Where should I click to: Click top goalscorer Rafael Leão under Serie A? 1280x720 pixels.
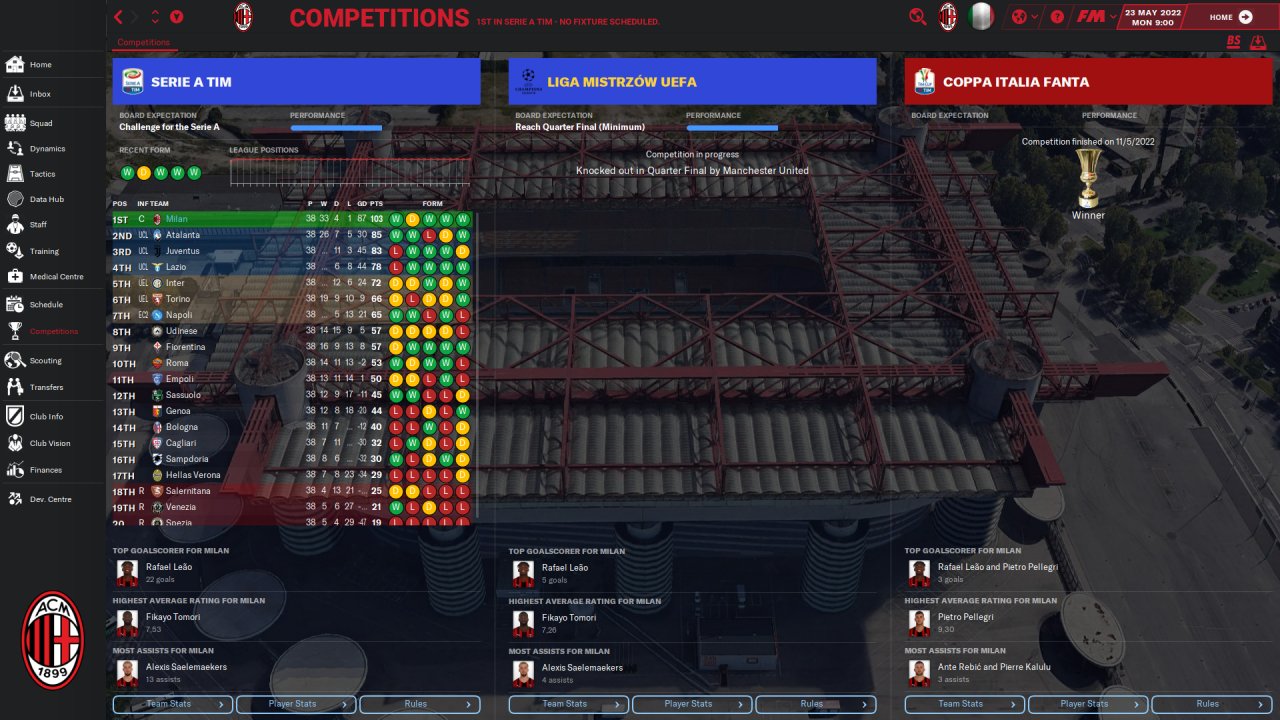(x=169, y=567)
